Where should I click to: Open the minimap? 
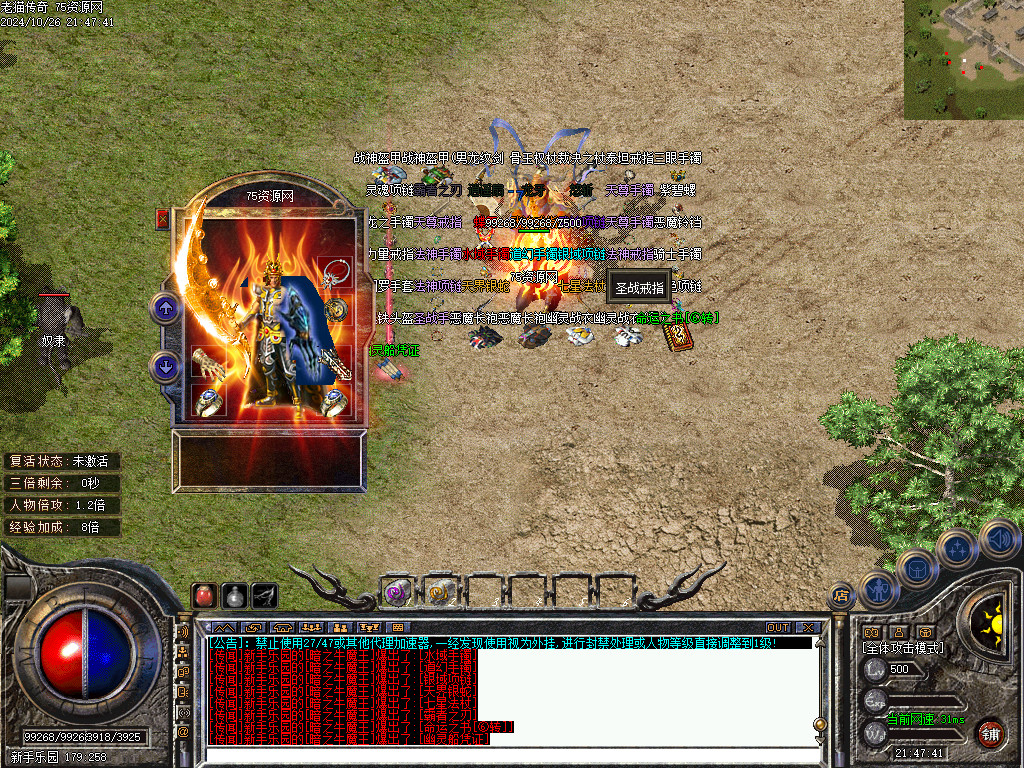[x=963, y=59]
